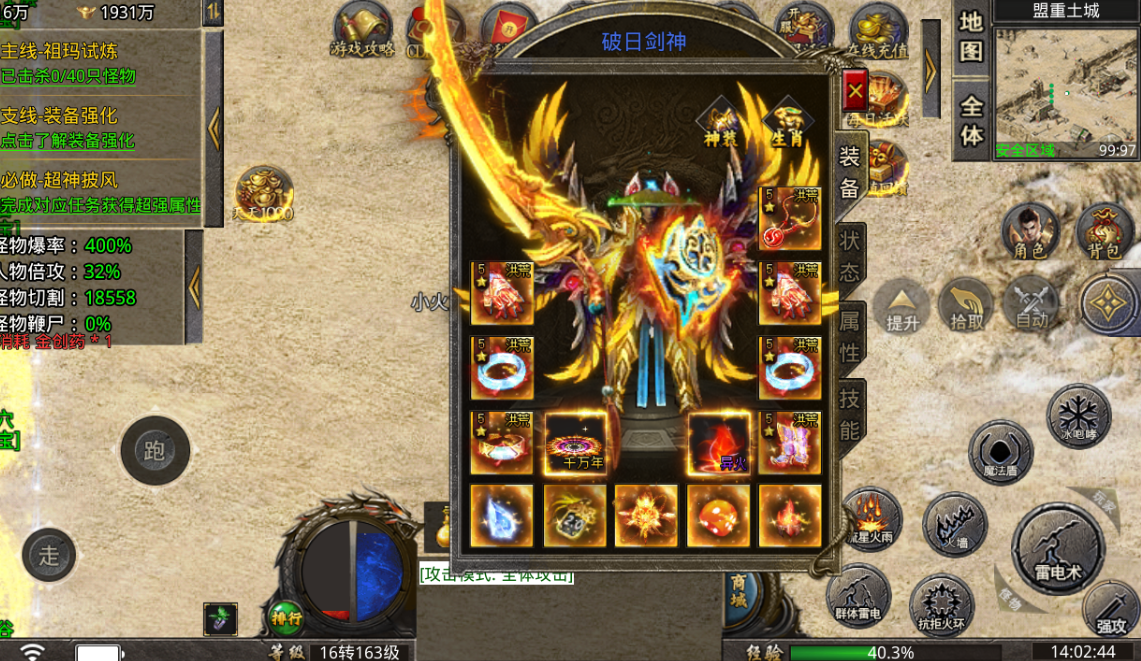Activate the 魔法盾 magic shield skill
This screenshot has width=1141, height=661.
pos(1000,453)
